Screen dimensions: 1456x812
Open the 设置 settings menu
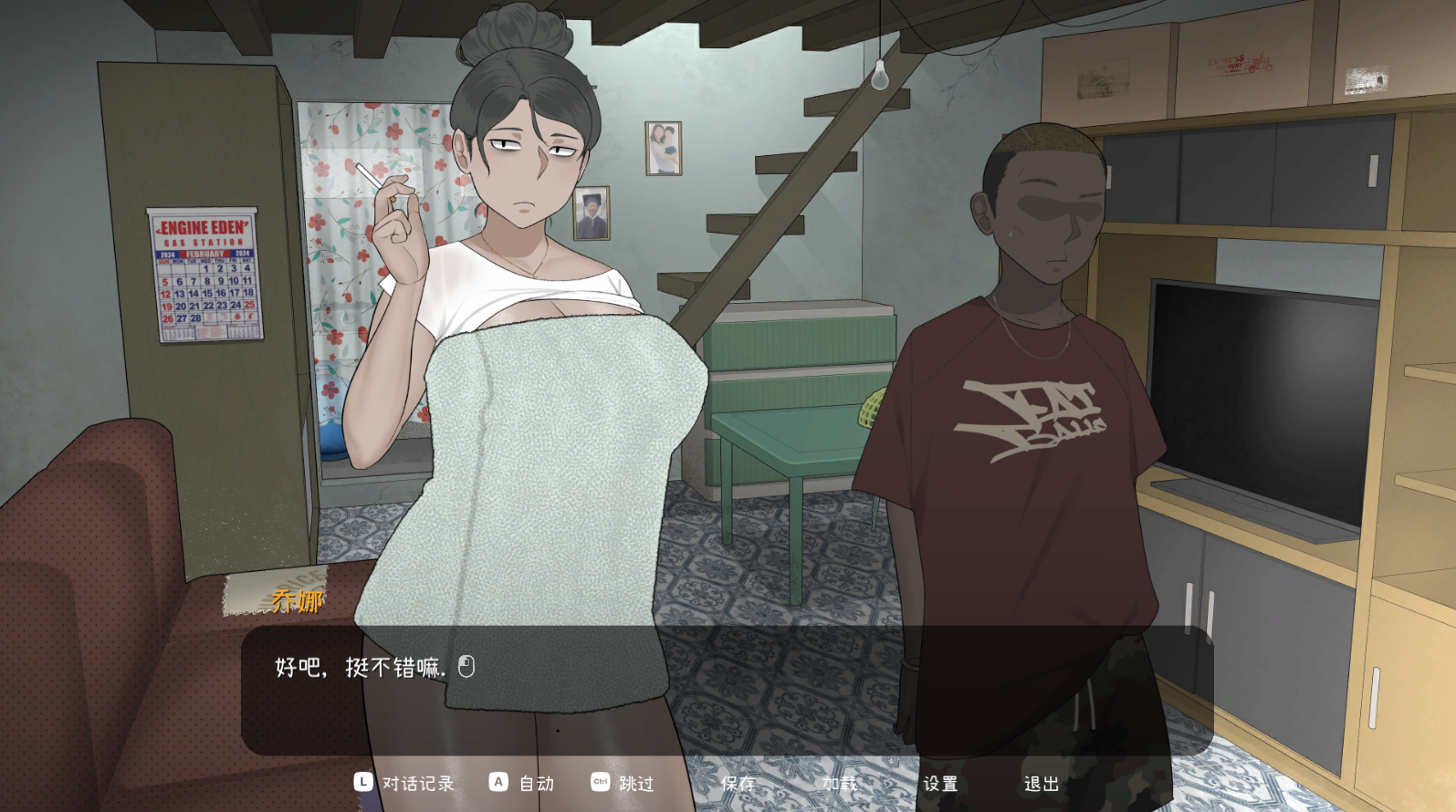click(x=941, y=783)
